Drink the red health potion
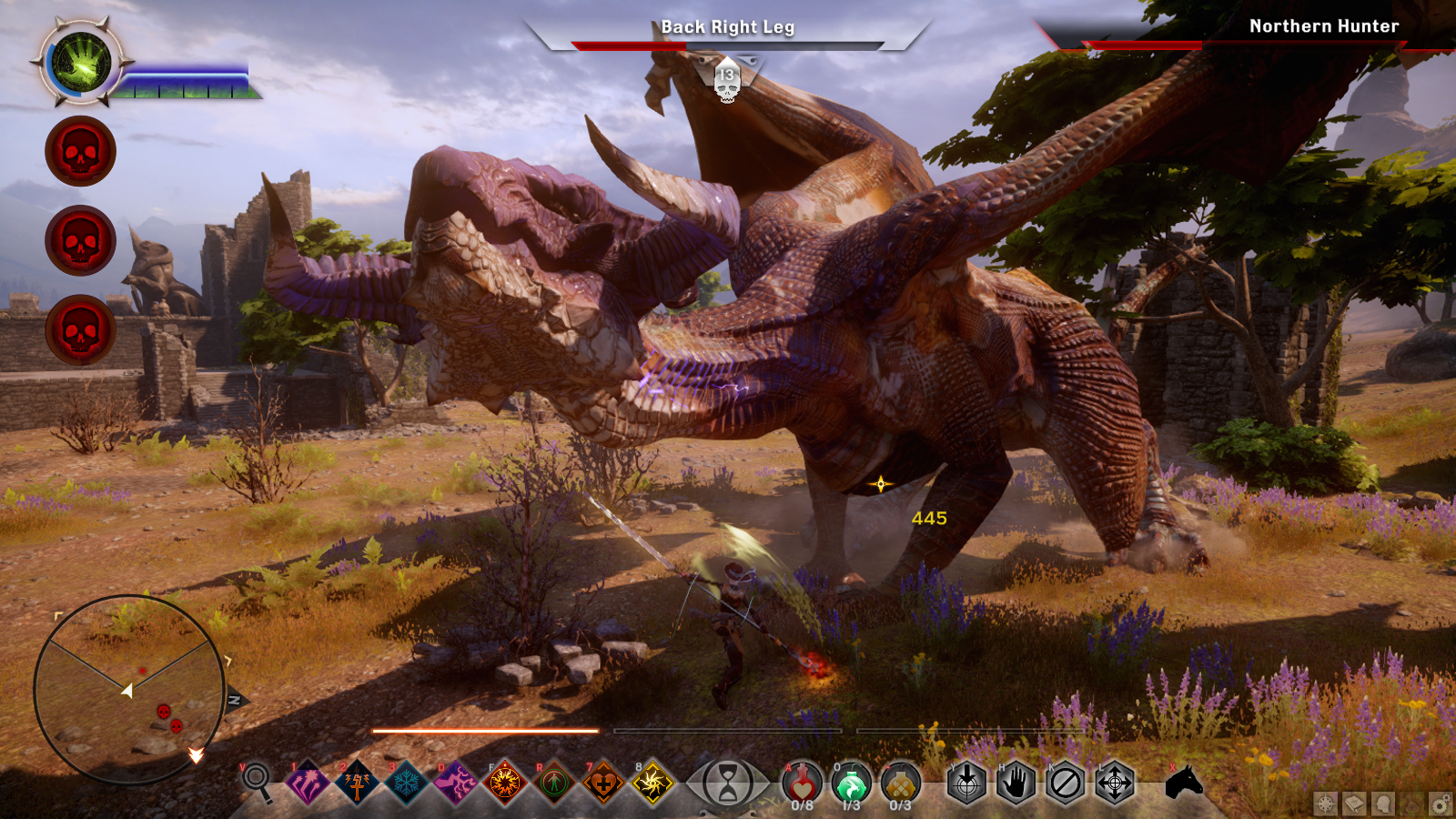This screenshot has width=1456, height=819. [x=802, y=783]
